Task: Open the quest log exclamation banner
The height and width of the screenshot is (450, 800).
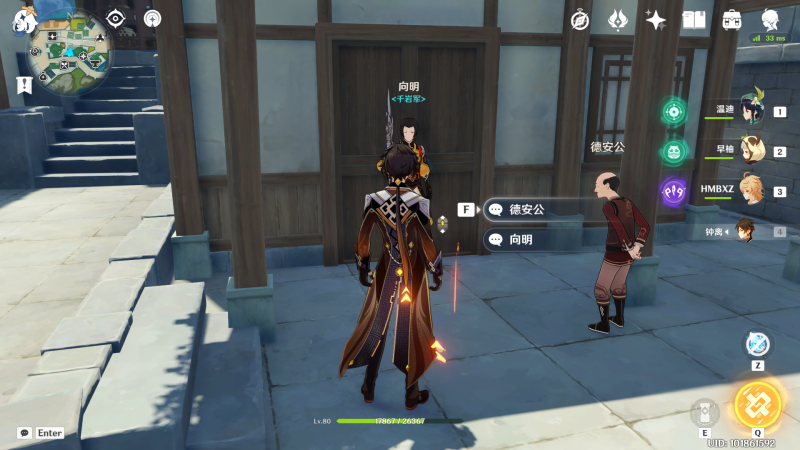Action: pyautogui.click(x=24, y=86)
